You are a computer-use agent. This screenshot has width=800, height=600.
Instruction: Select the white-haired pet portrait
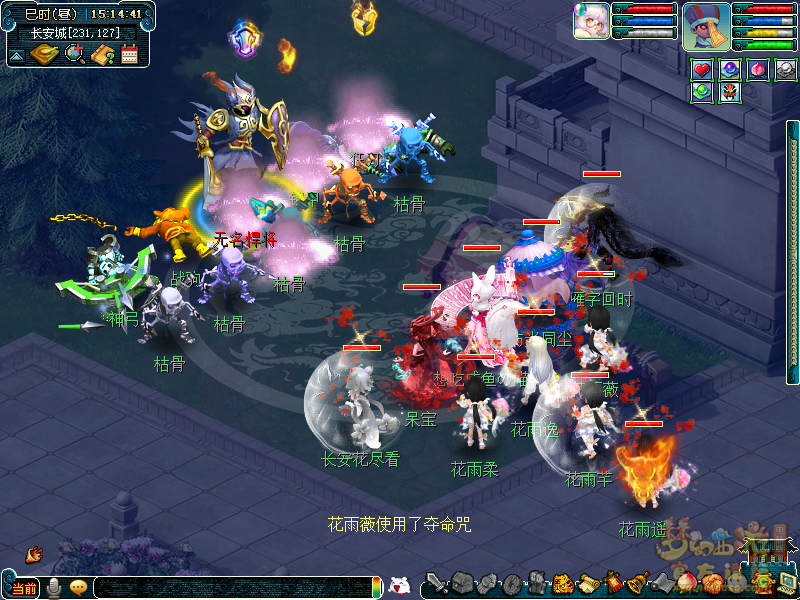(591, 22)
